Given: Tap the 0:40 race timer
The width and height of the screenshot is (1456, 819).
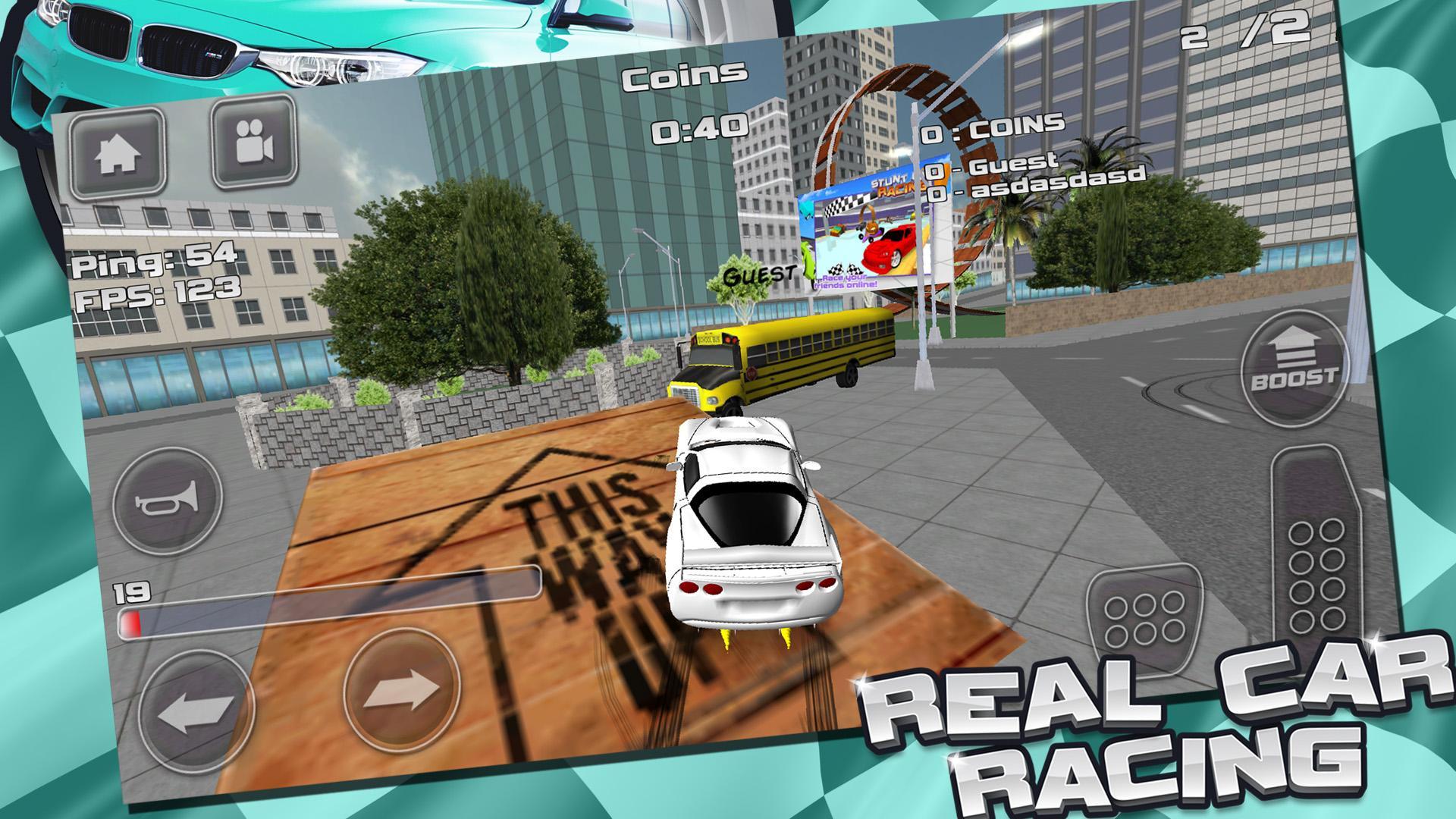Looking at the screenshot, I should [699, 128].
